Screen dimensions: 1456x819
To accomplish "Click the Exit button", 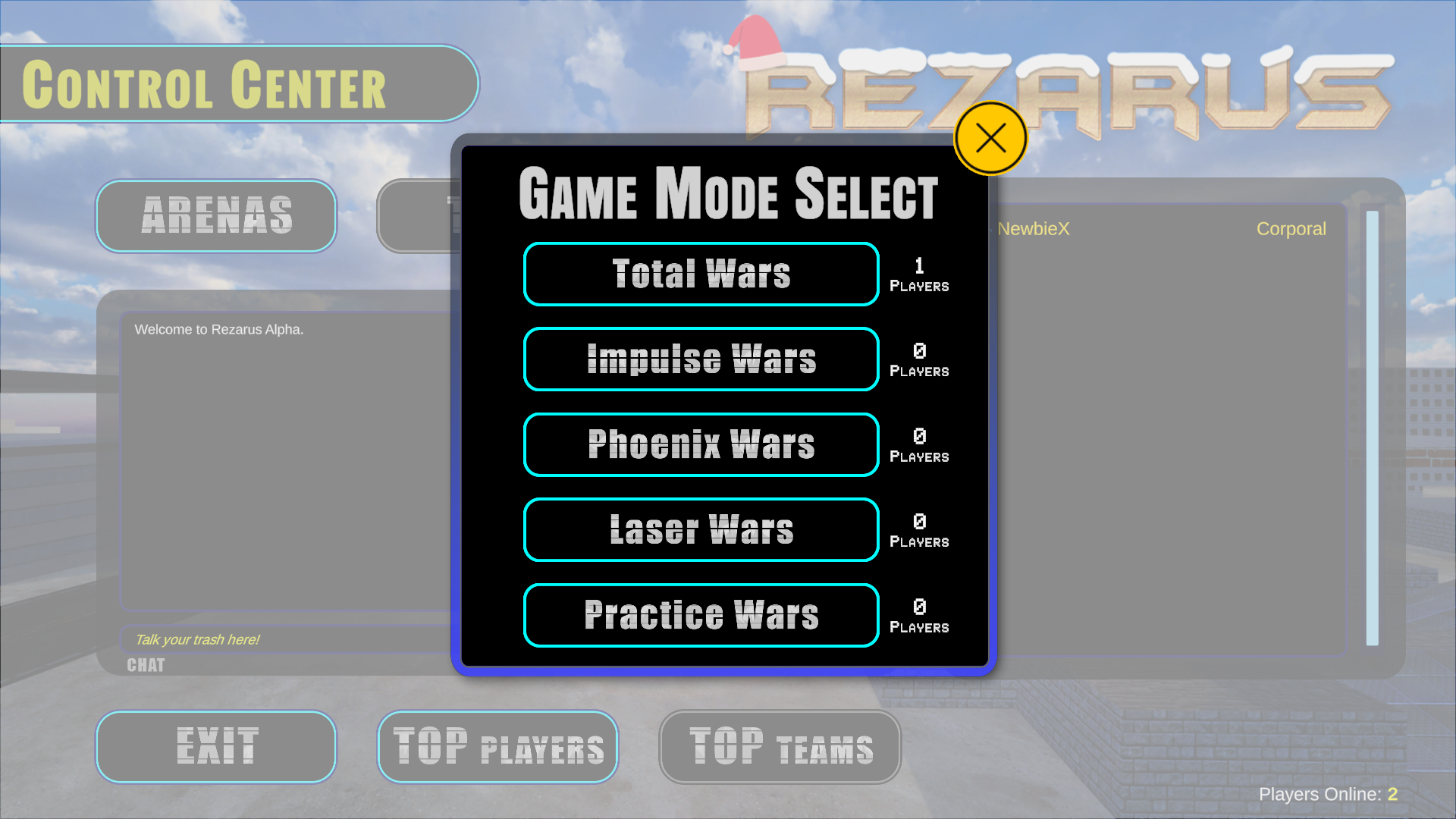I will pos(216,747).
